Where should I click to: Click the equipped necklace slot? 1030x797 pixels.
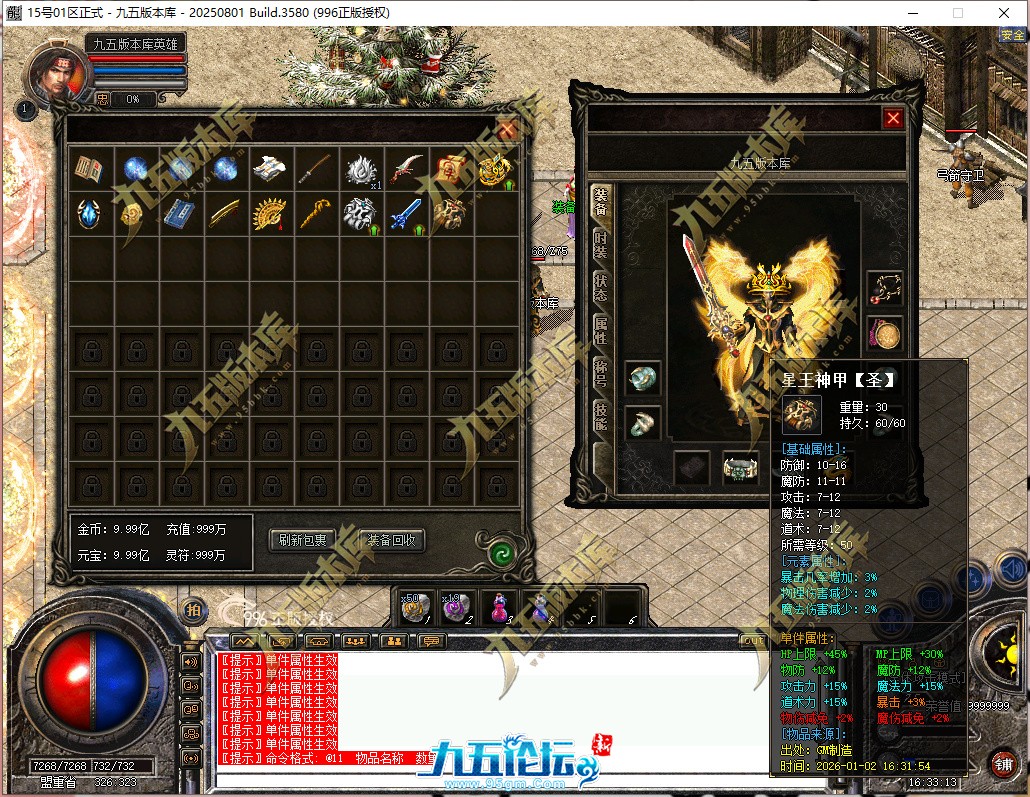tap(885, 289)
